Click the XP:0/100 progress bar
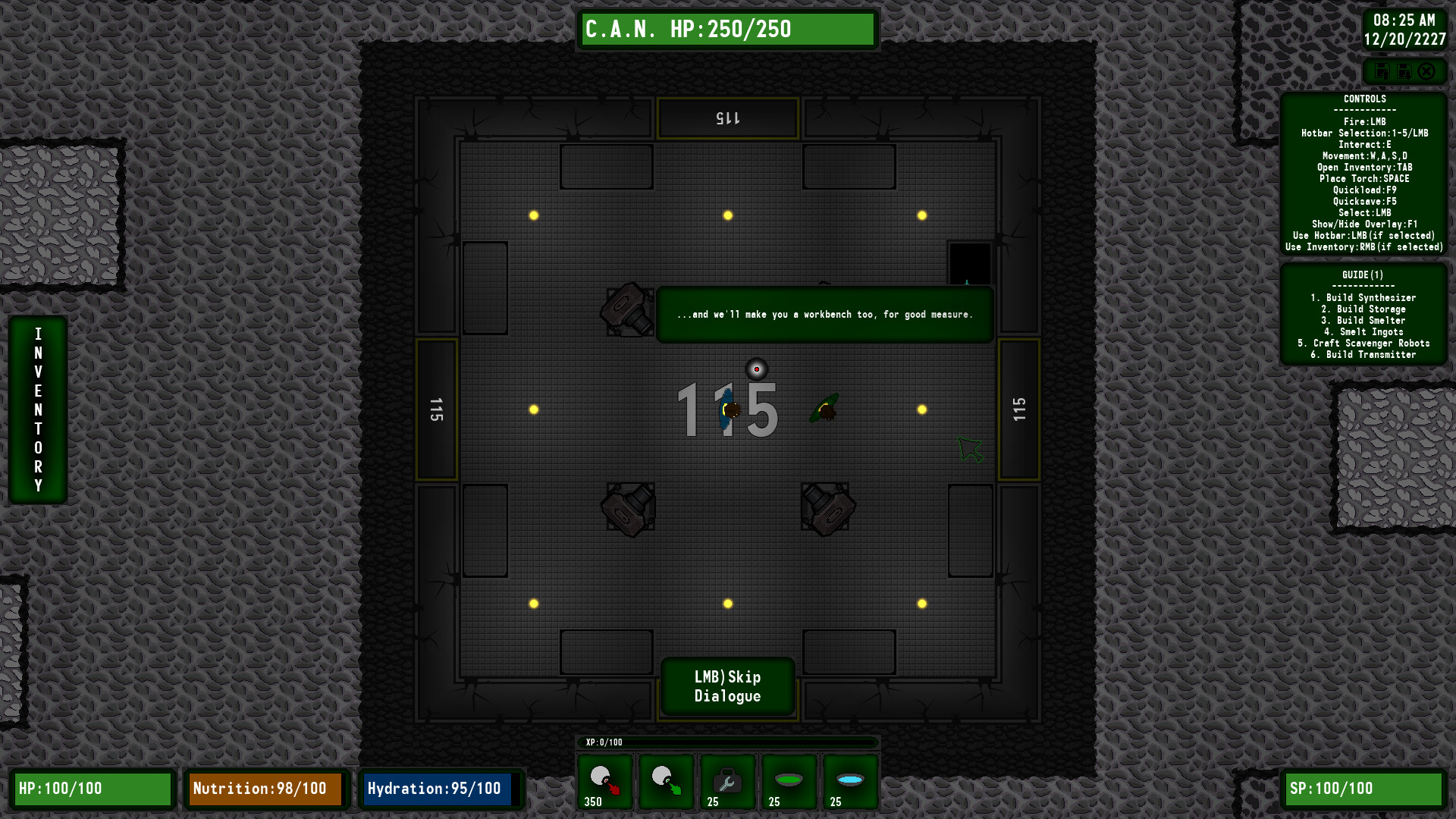This screenshot has width=1456, height=819. coord(728,742)
